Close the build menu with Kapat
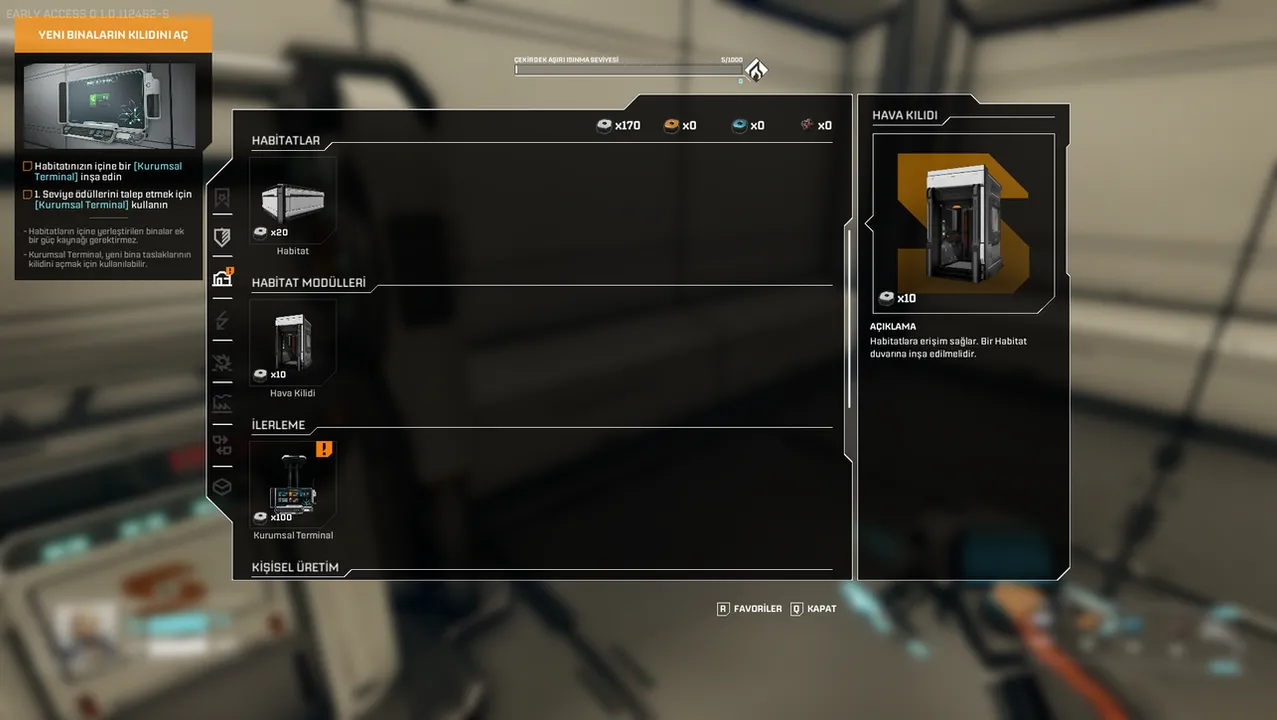1277x720 pixels. [x=813, y=608]
